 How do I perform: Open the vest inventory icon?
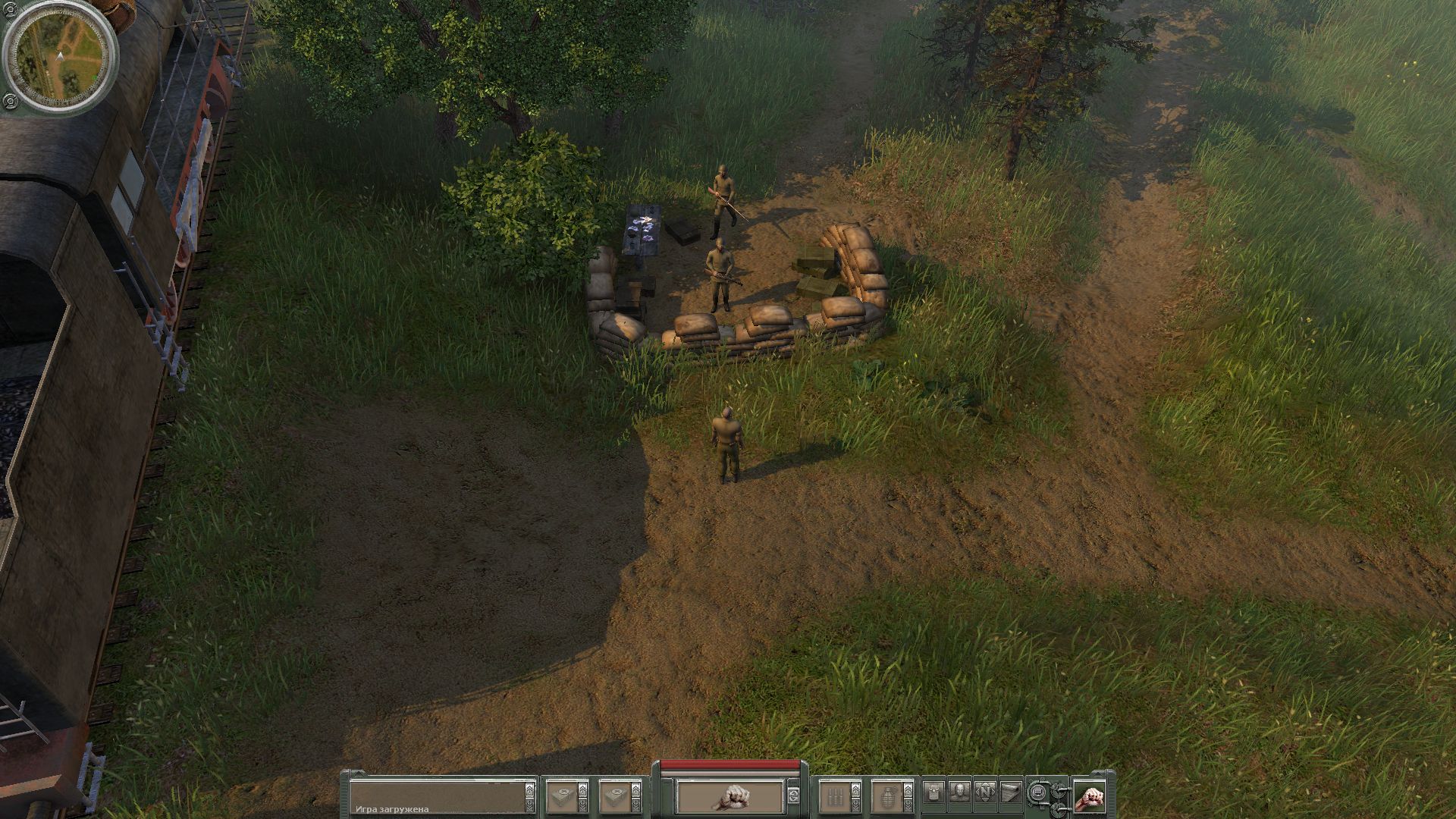tap(934, 793)
